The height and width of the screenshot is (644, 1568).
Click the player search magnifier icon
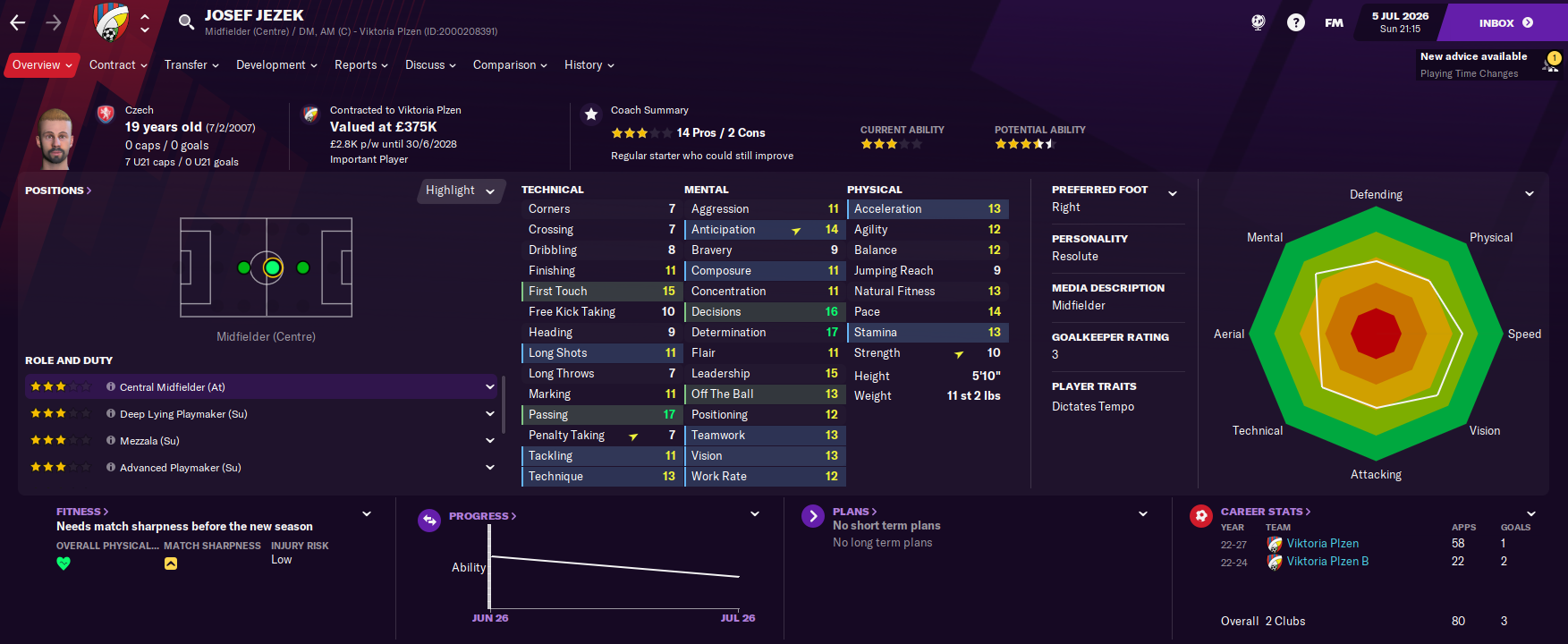pos(186,22)
